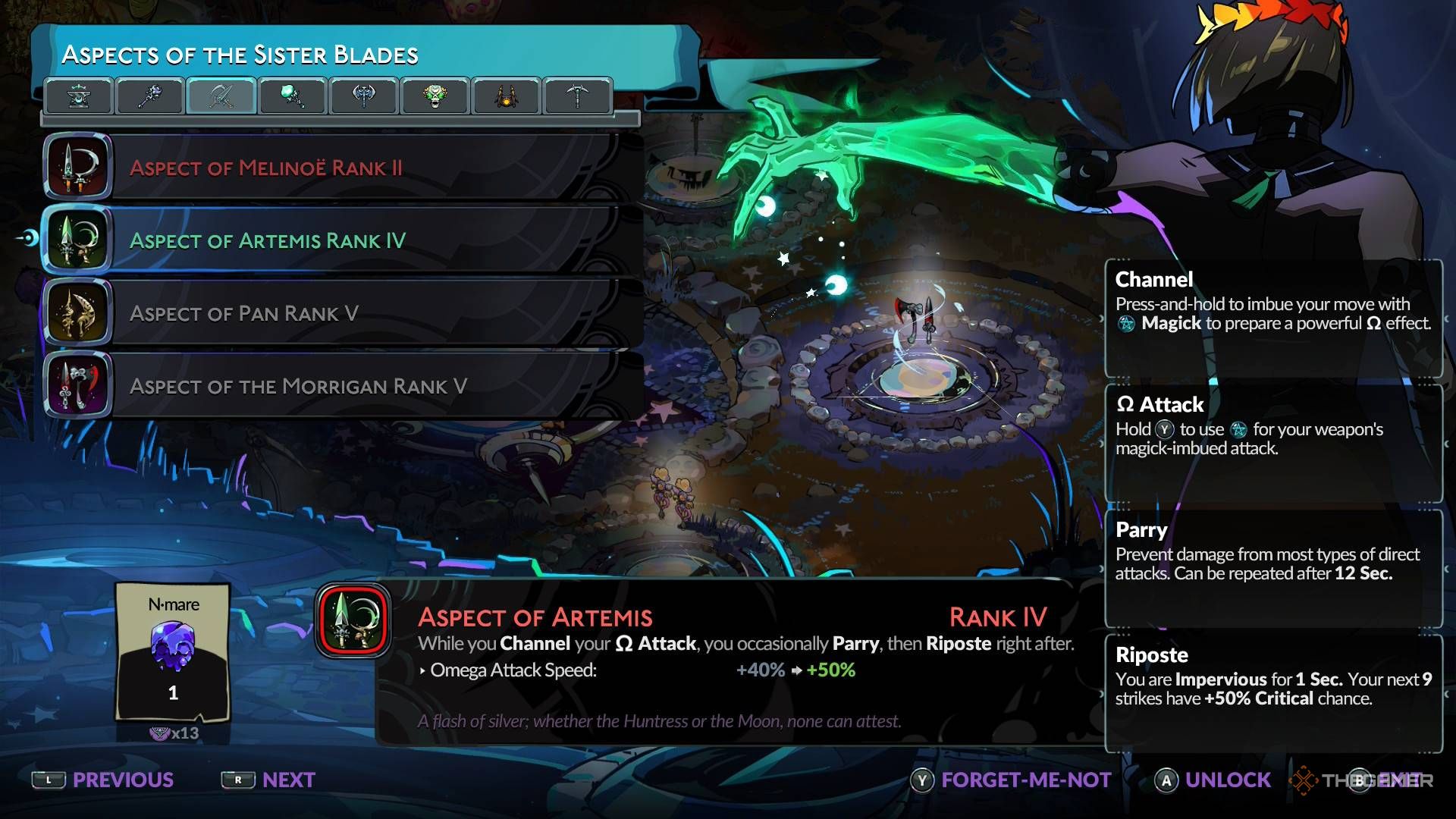
Task: Open the Argent Skull weapon icon
Action: click(432, 96)
